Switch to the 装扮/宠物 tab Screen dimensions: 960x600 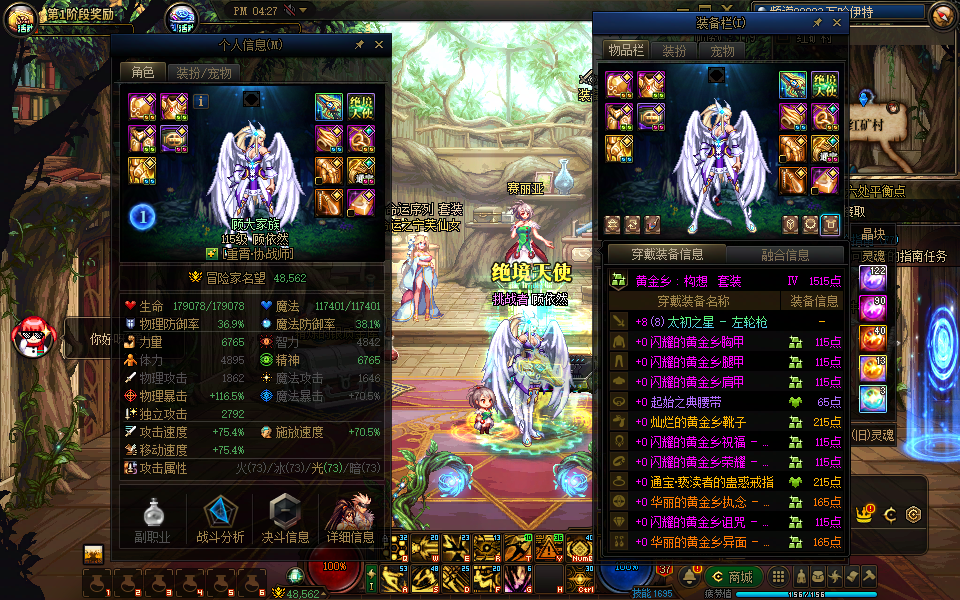(x=203, y=72)
